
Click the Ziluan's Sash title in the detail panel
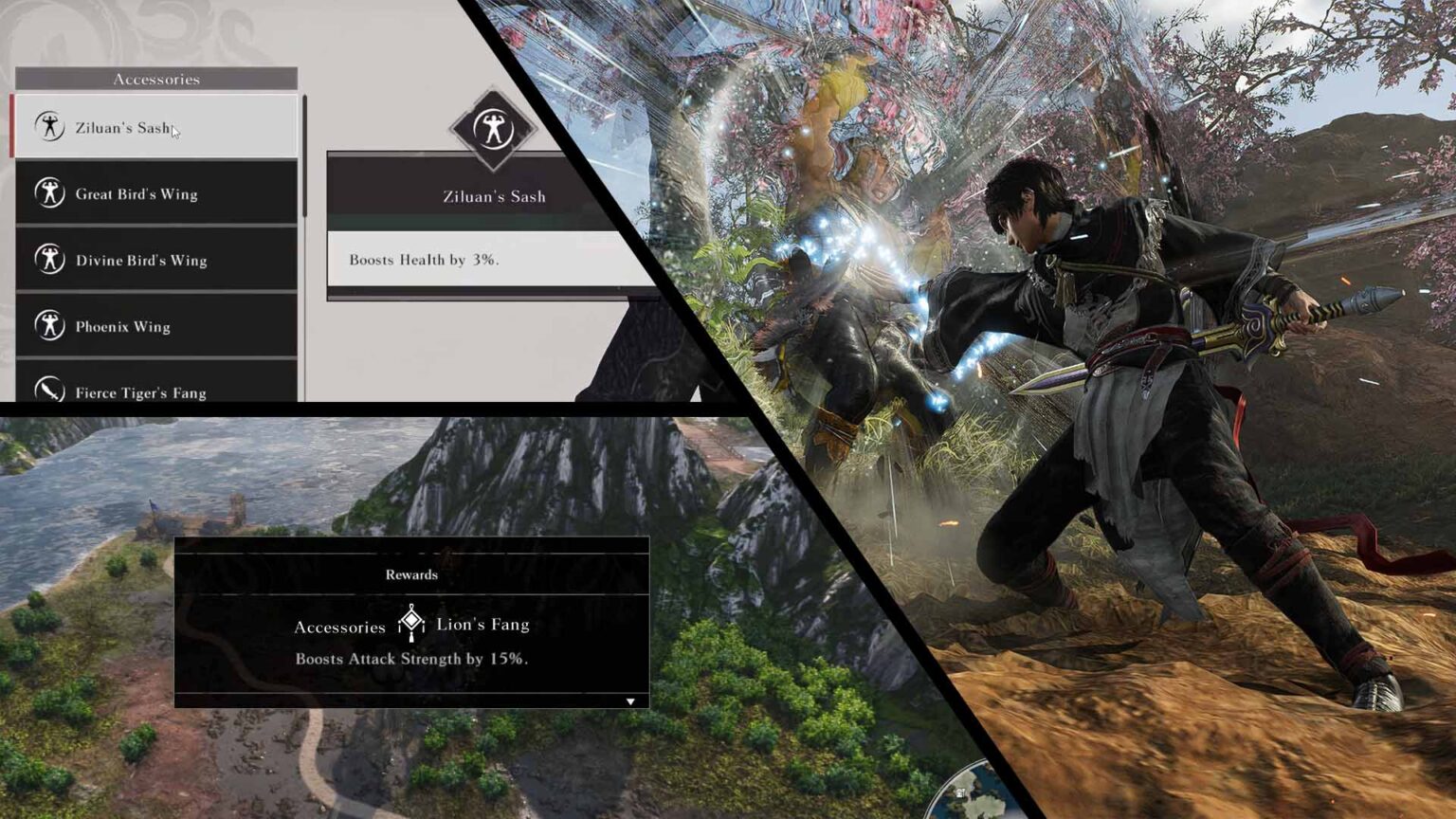coord(494,196)
